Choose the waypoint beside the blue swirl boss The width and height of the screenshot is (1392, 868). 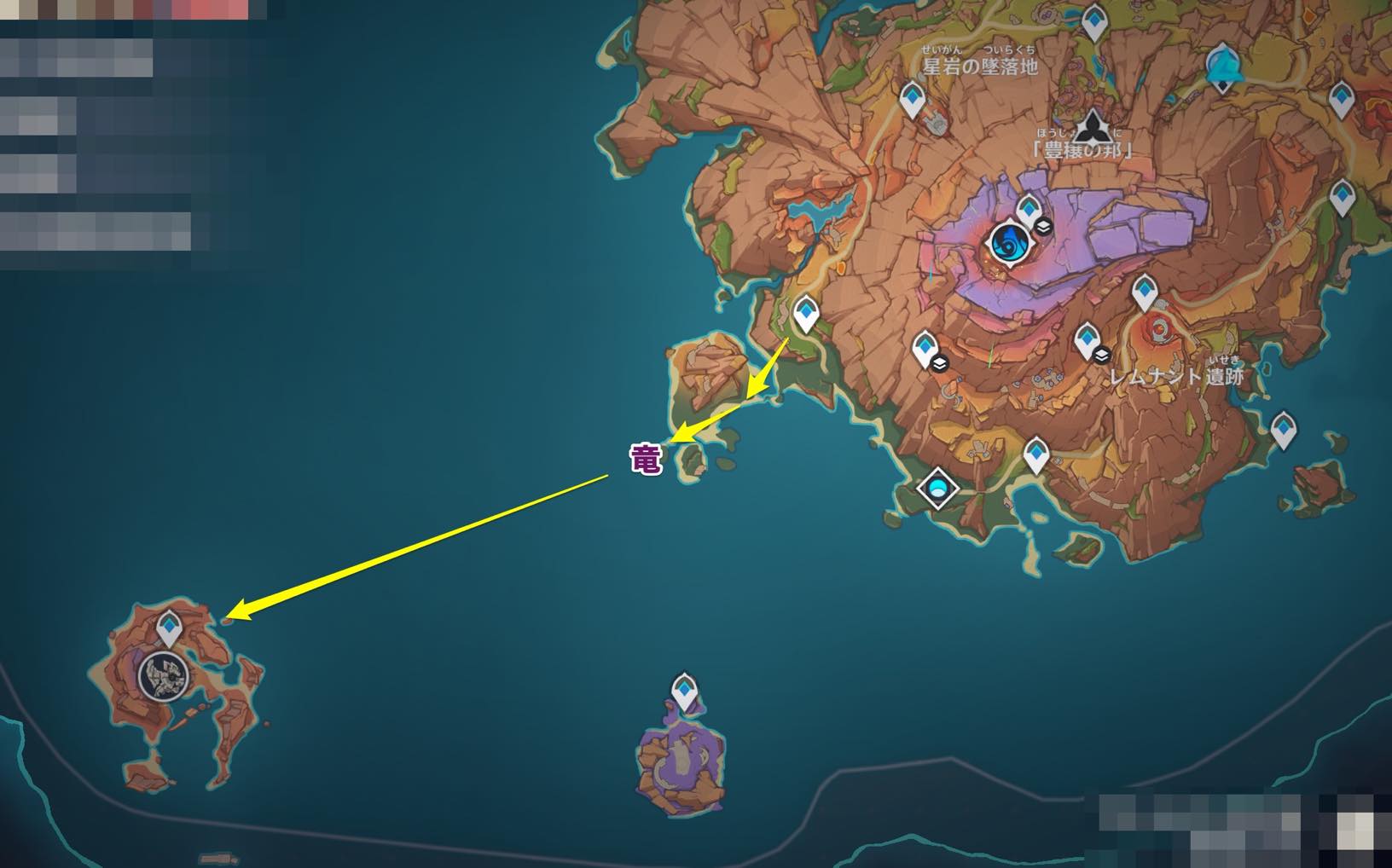coord(1029,210)
